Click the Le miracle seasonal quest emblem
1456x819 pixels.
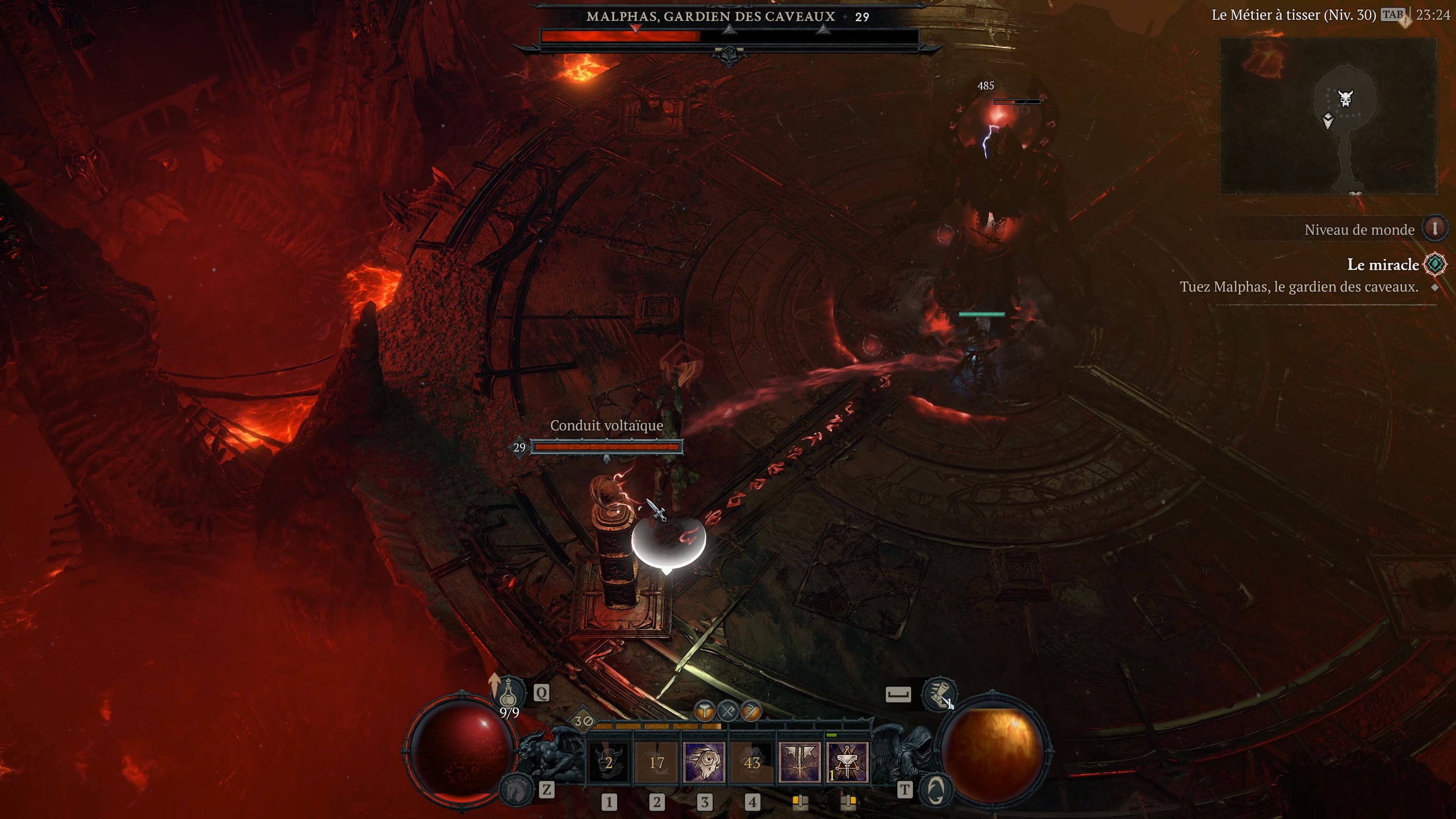pyautogui.click(x=1434, y=264)
